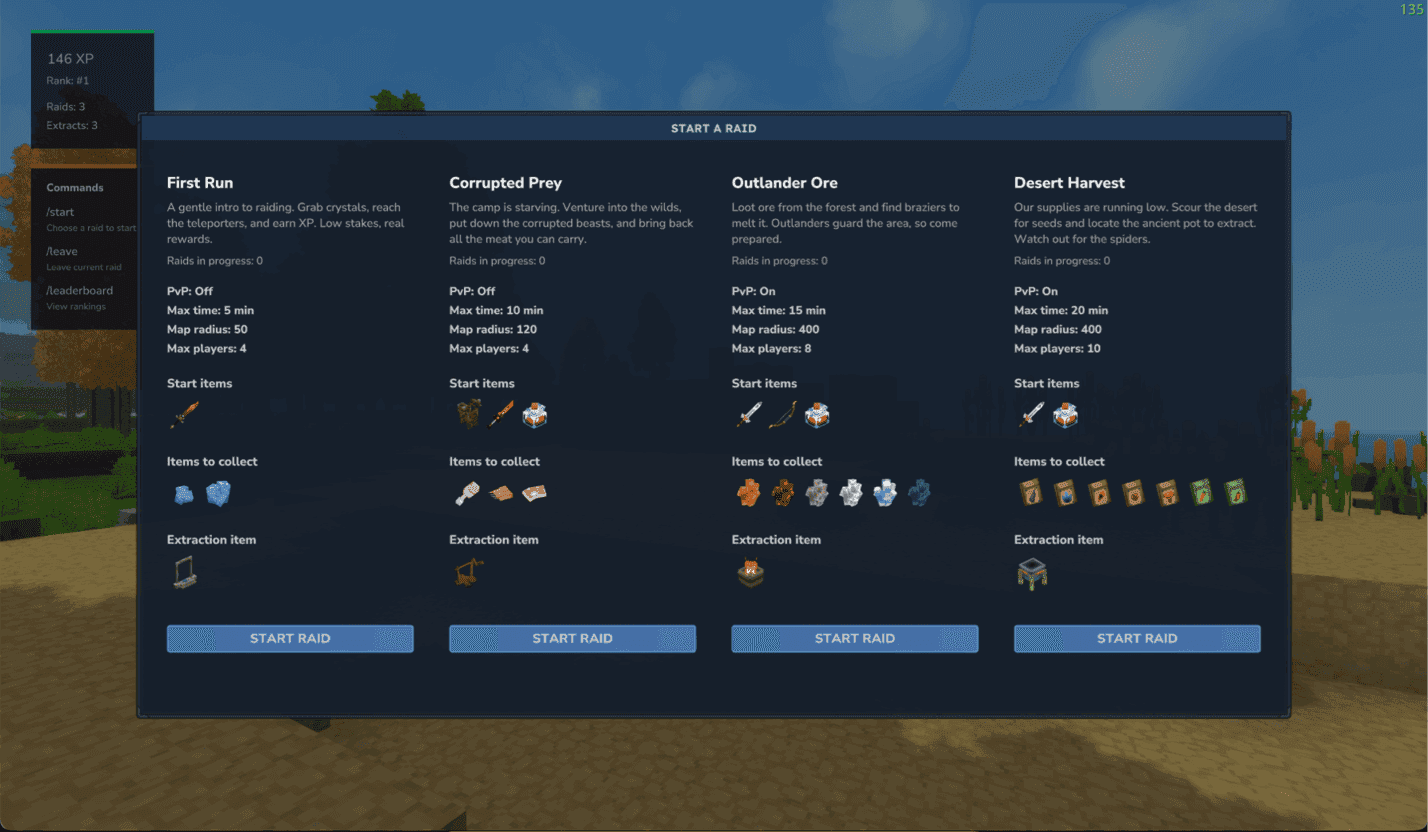
Task: Start the First Run raid
Action: [x=290, y=638]
